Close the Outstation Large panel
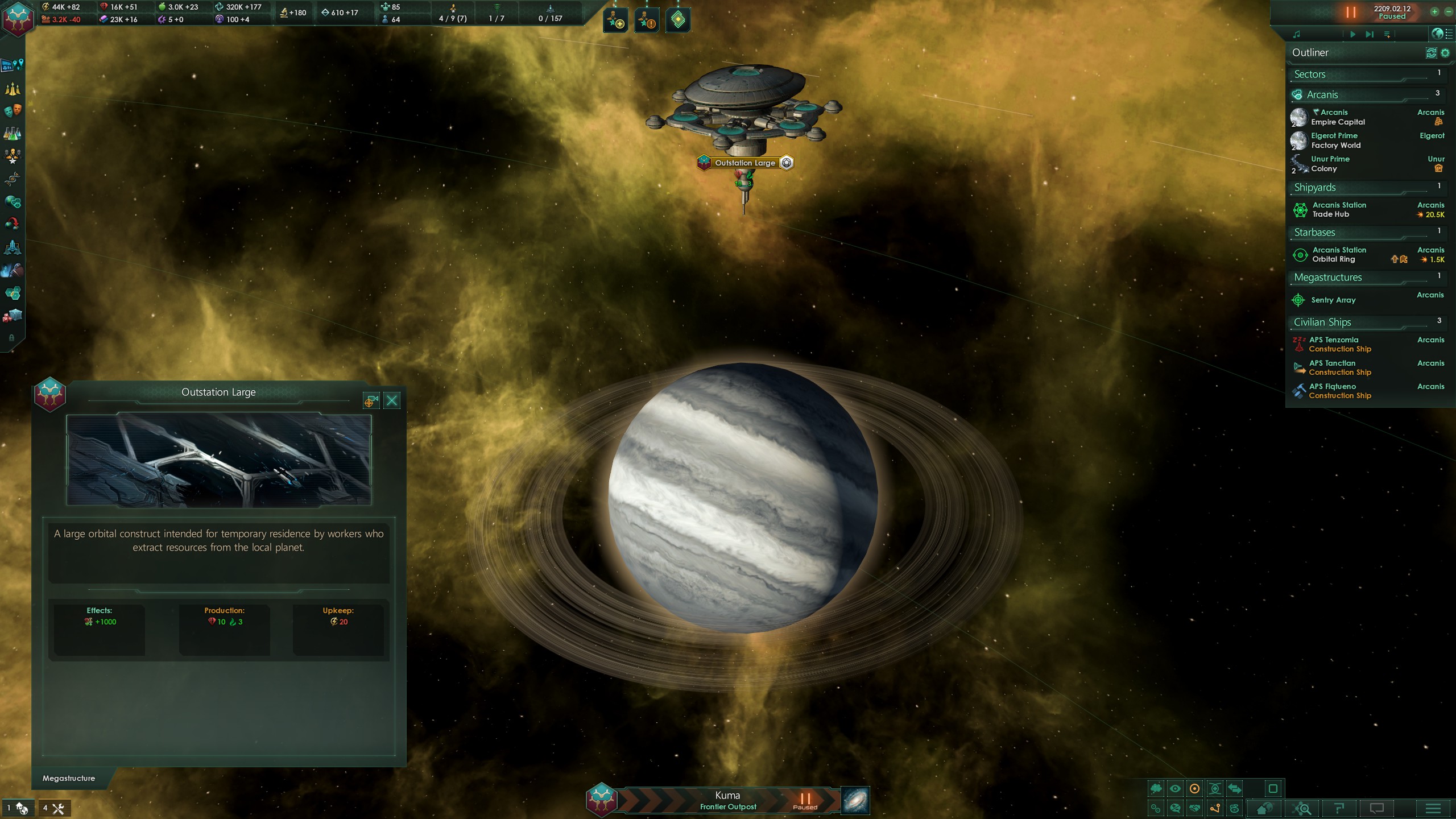1456x819 pixels. pos(392,401)
